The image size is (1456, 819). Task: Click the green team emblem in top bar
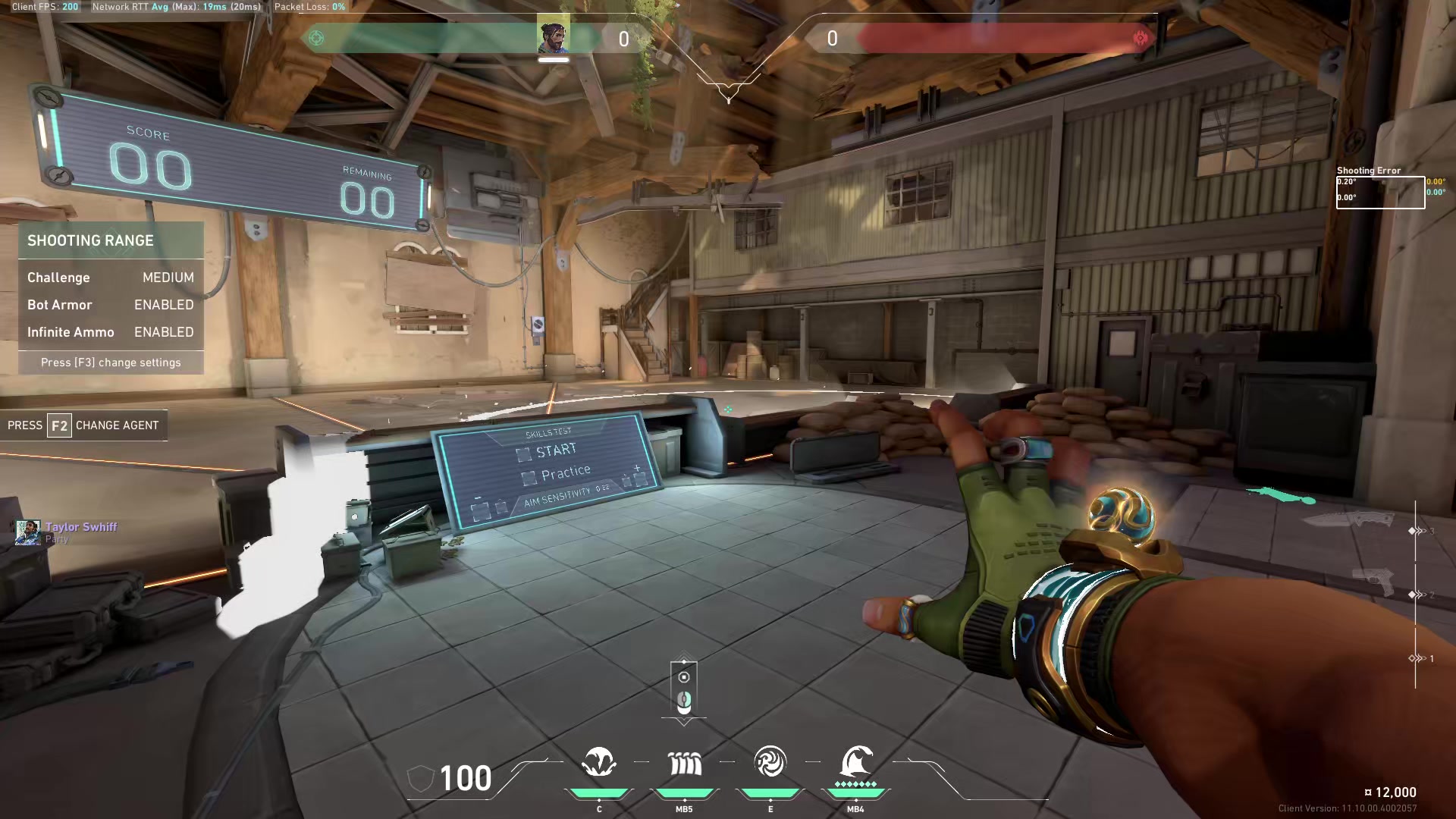point(317,38)
